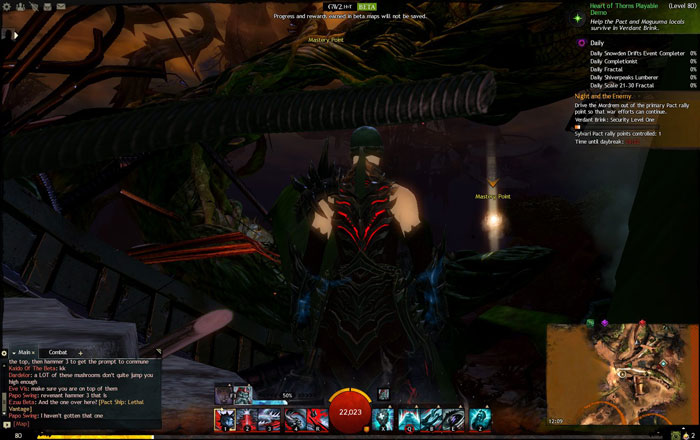The width and height of the screenshot is (700, 440).
Task: Activate the elite skill at the bar's end
Action: pos(480,420)
